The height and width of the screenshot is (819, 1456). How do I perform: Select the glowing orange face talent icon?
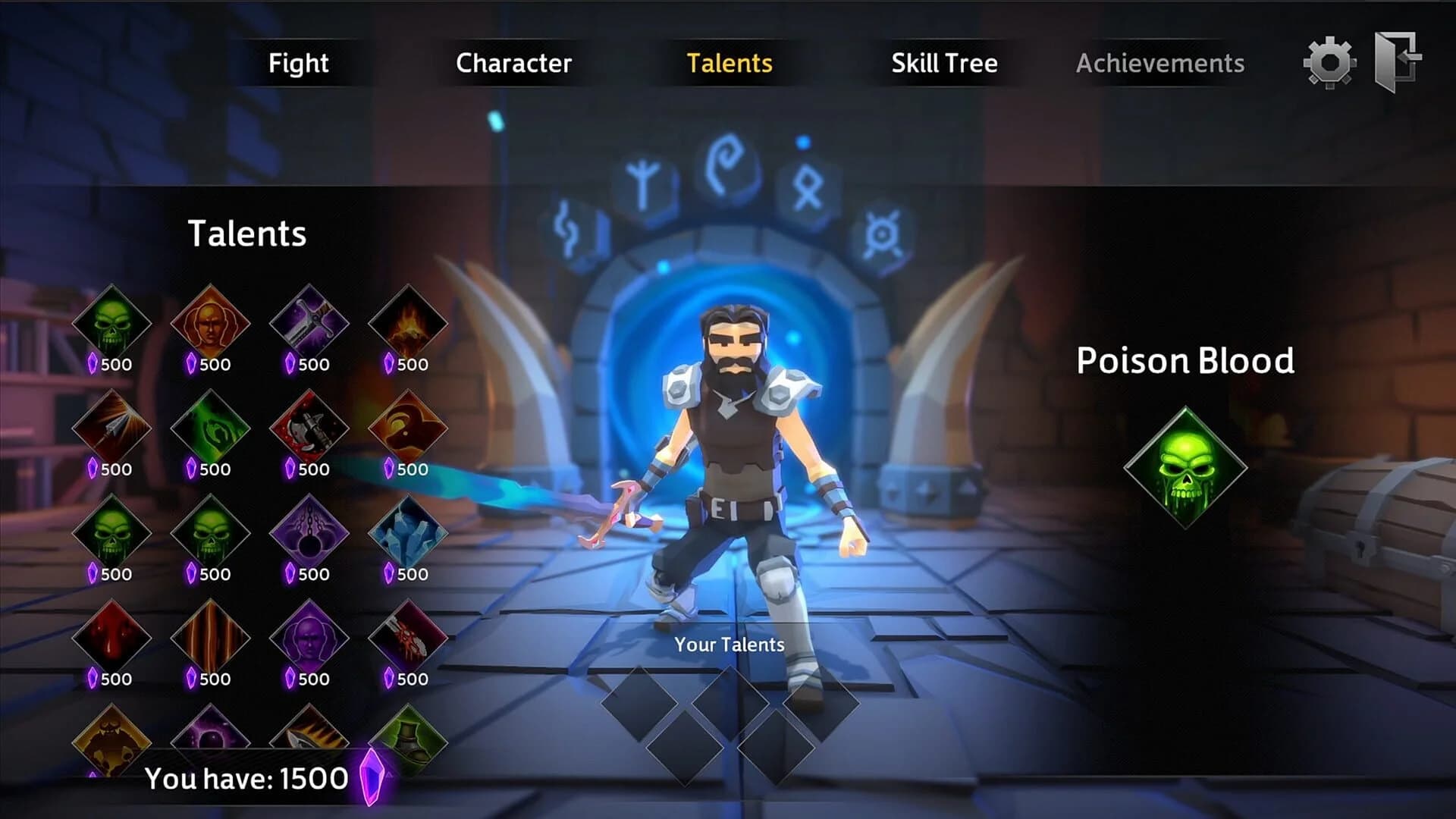[211, 322]
